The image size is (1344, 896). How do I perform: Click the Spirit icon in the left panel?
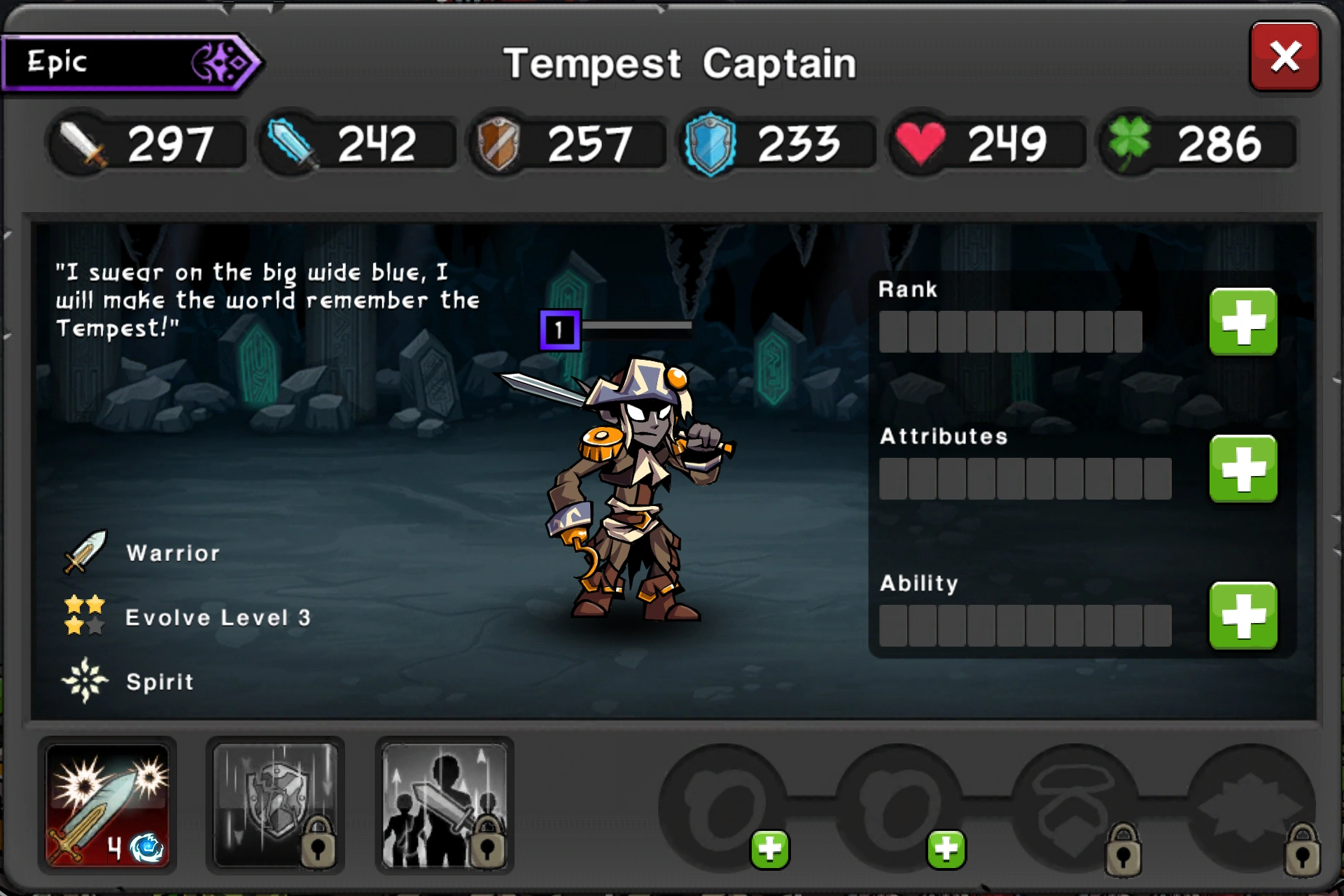[x=84, y=679]
